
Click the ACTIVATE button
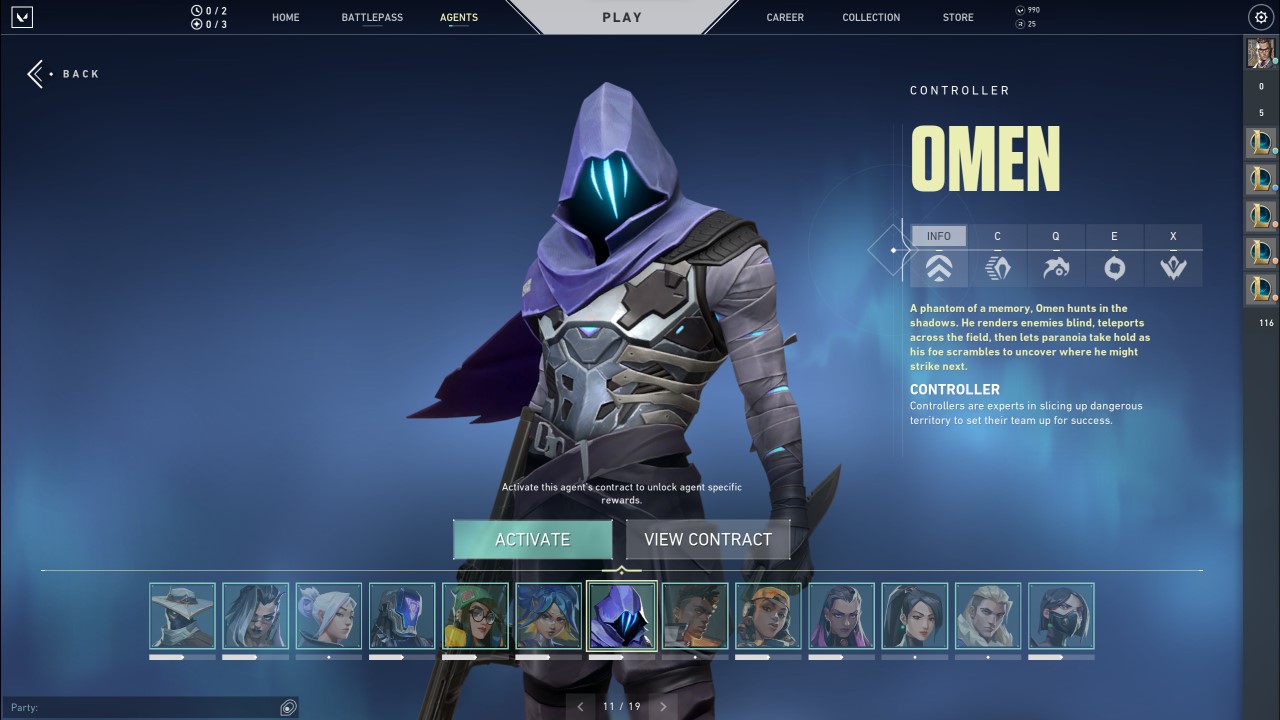[x=532, y=539]
